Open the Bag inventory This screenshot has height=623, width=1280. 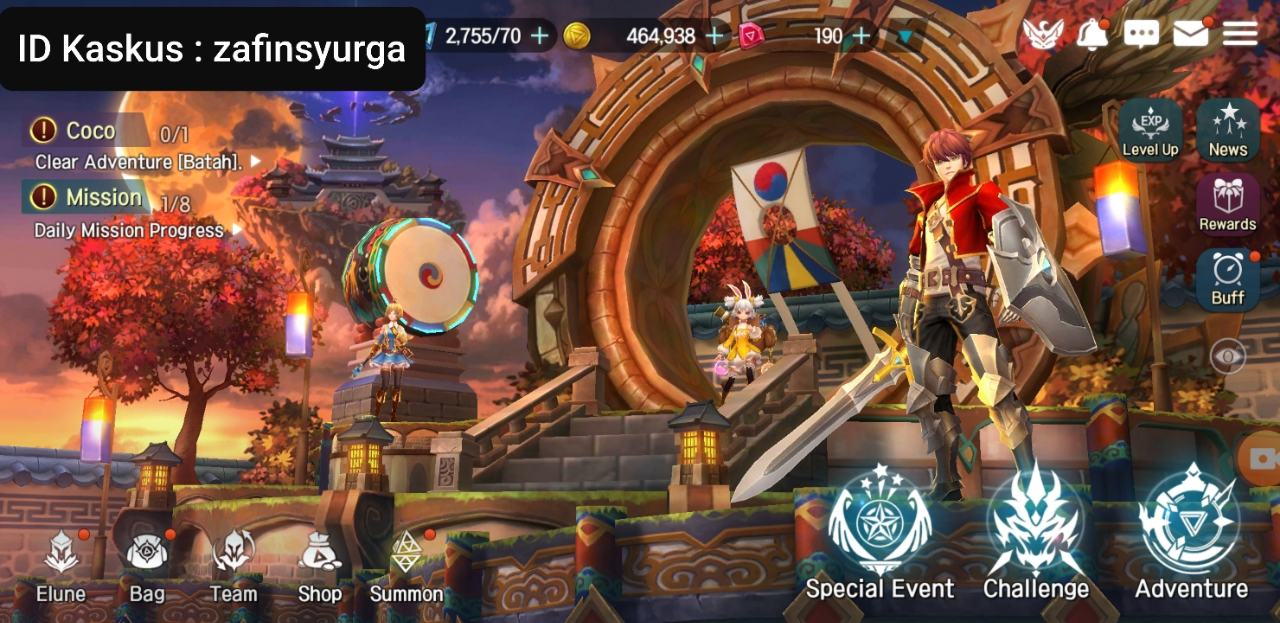point(147,565)
